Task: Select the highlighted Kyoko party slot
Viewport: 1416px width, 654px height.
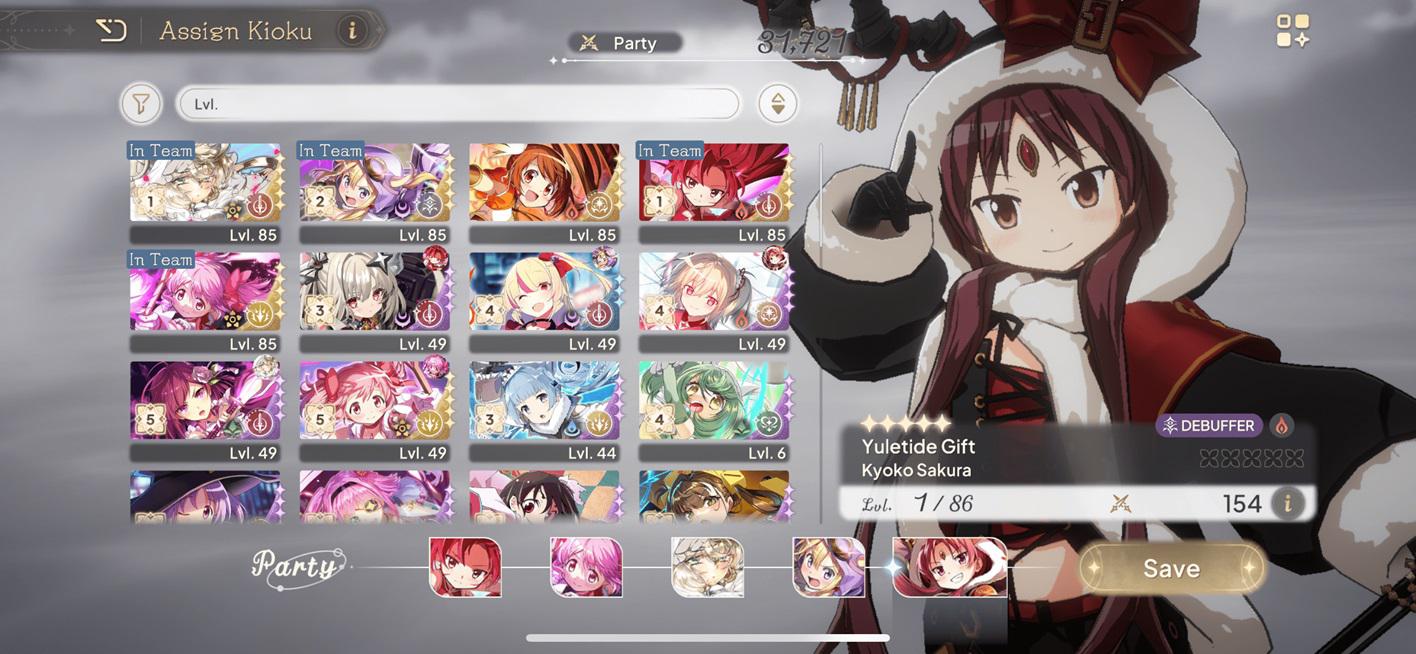Action: [949, 567]
